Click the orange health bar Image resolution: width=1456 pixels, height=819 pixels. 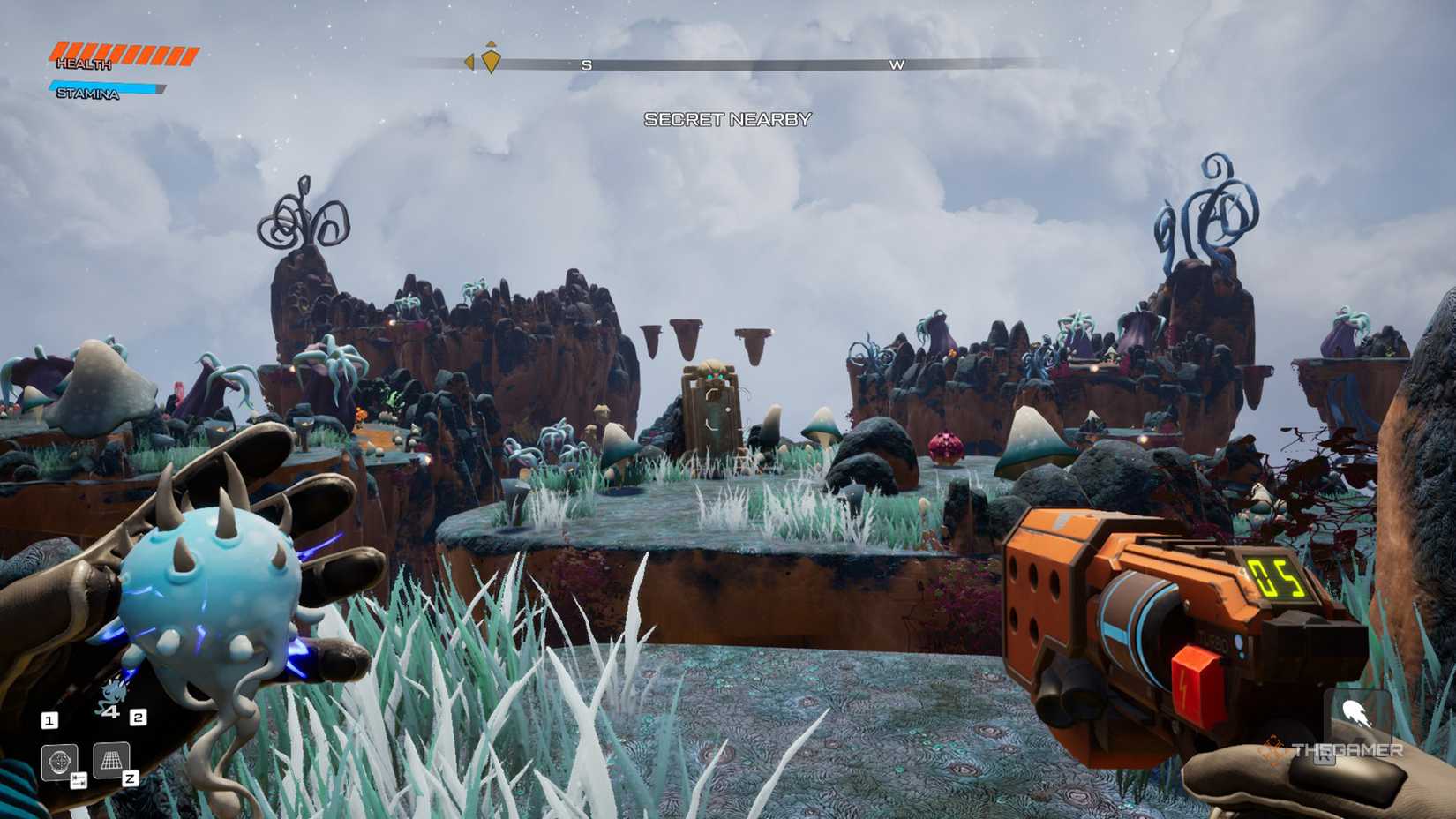[124, 51]
